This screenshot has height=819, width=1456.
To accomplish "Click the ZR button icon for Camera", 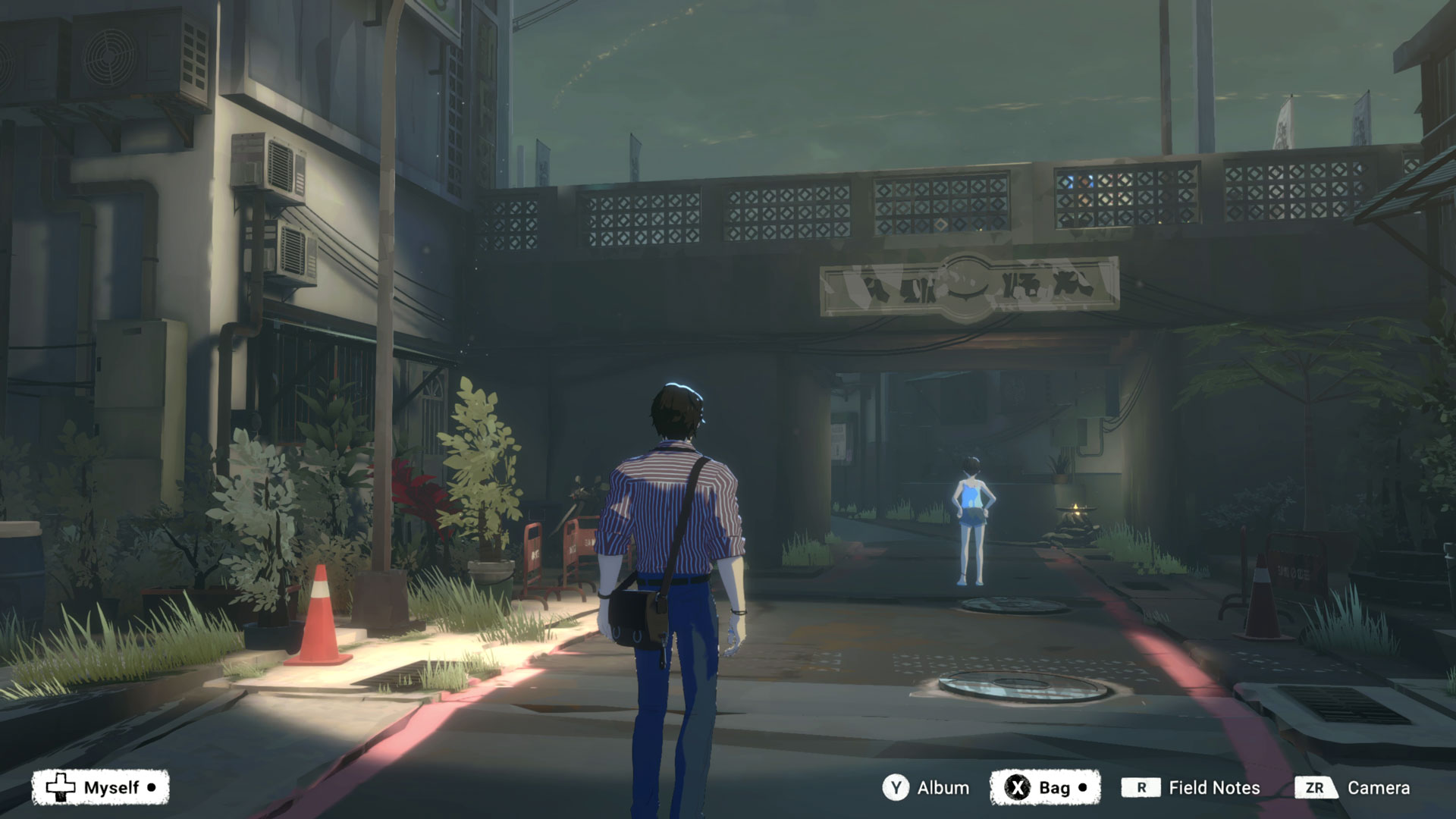I will click(1317, 788).
